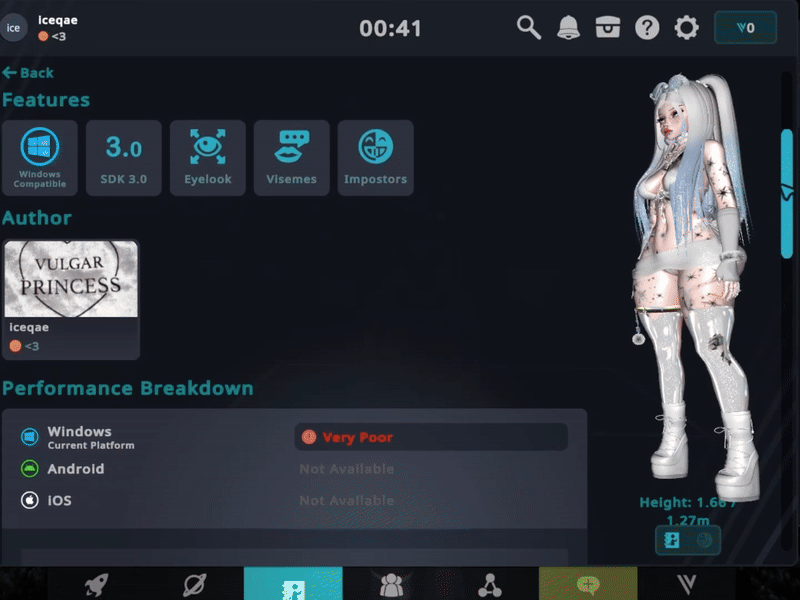Open the settings gear
800x600 pixels.
(687, 28)
